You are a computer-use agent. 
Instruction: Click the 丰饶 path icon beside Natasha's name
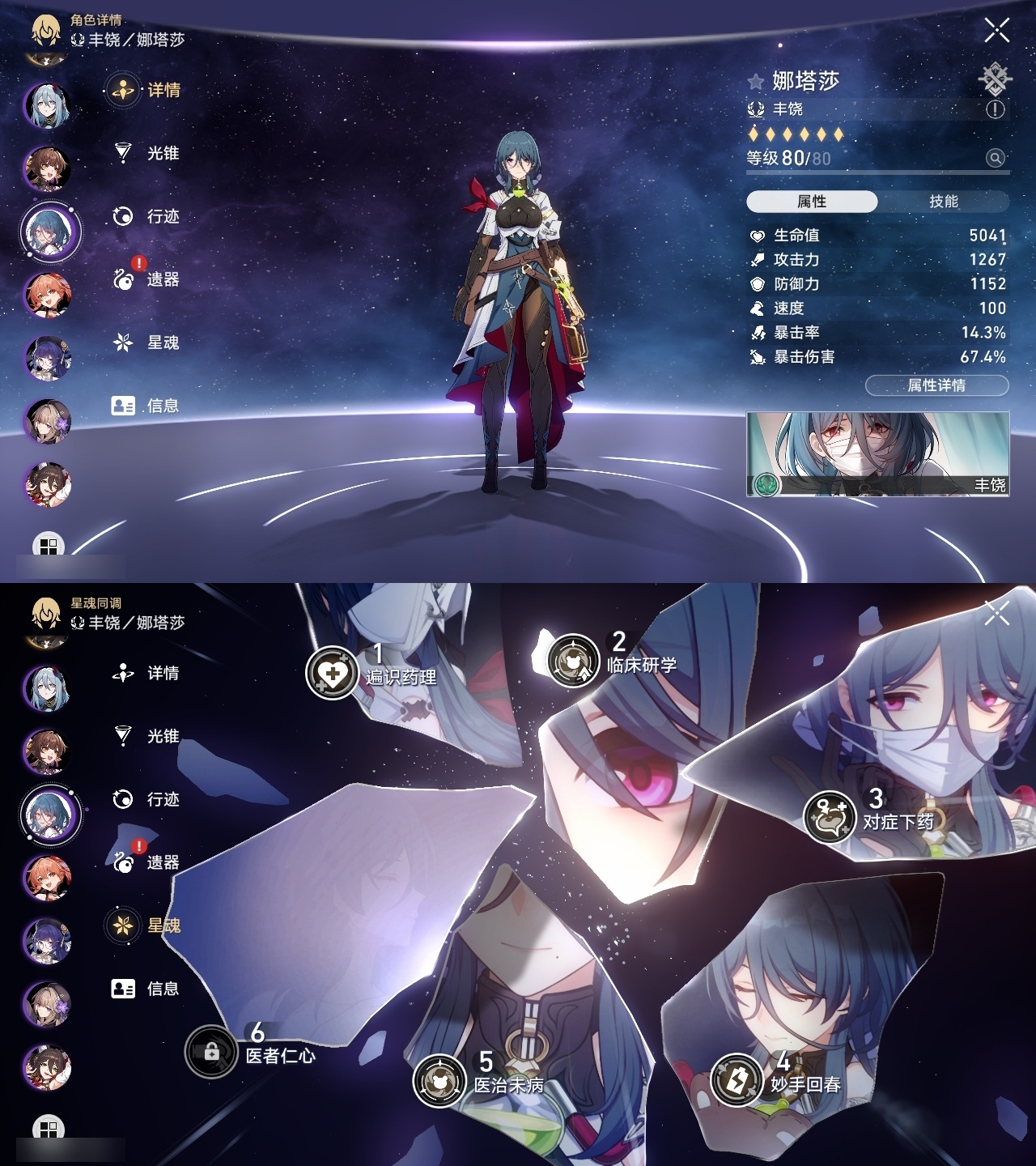pyautogui.click(x=754, y=108)
